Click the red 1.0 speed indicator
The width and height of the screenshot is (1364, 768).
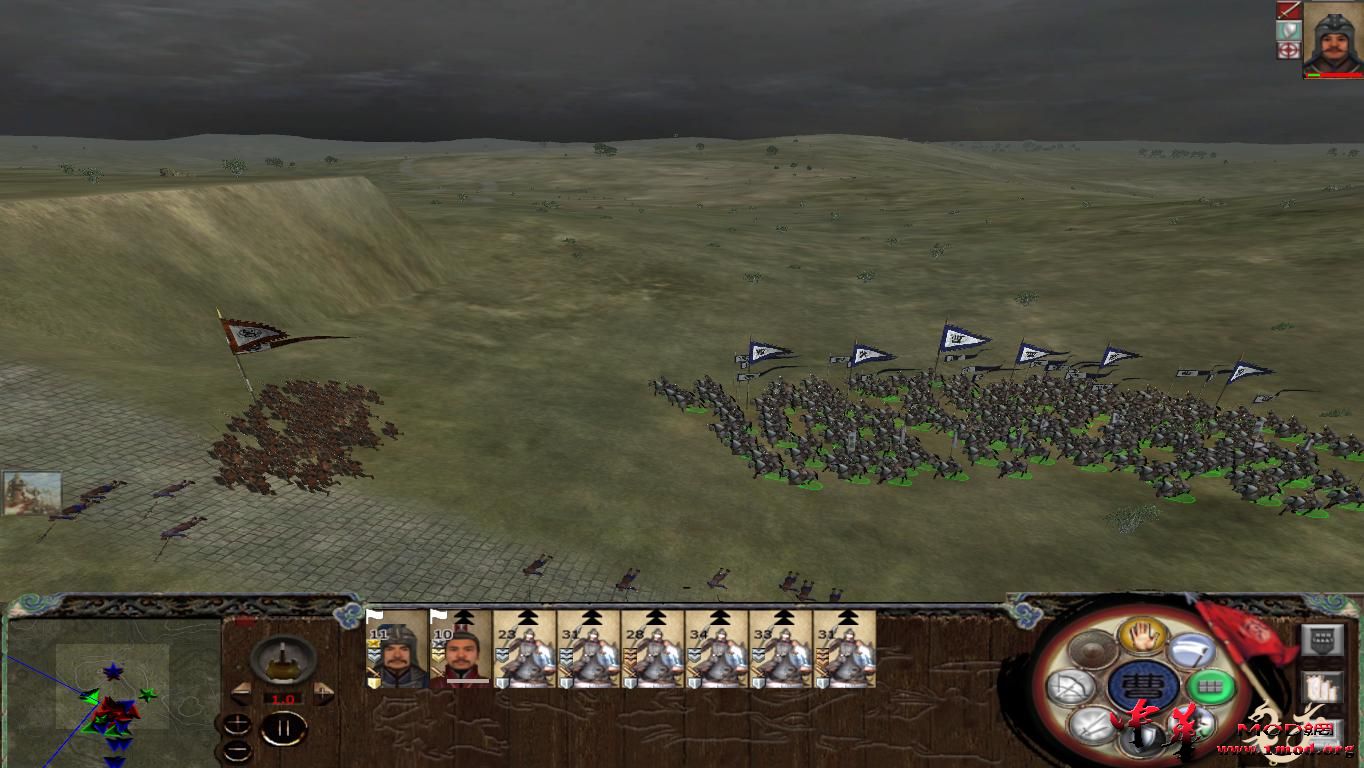[282, 698]
